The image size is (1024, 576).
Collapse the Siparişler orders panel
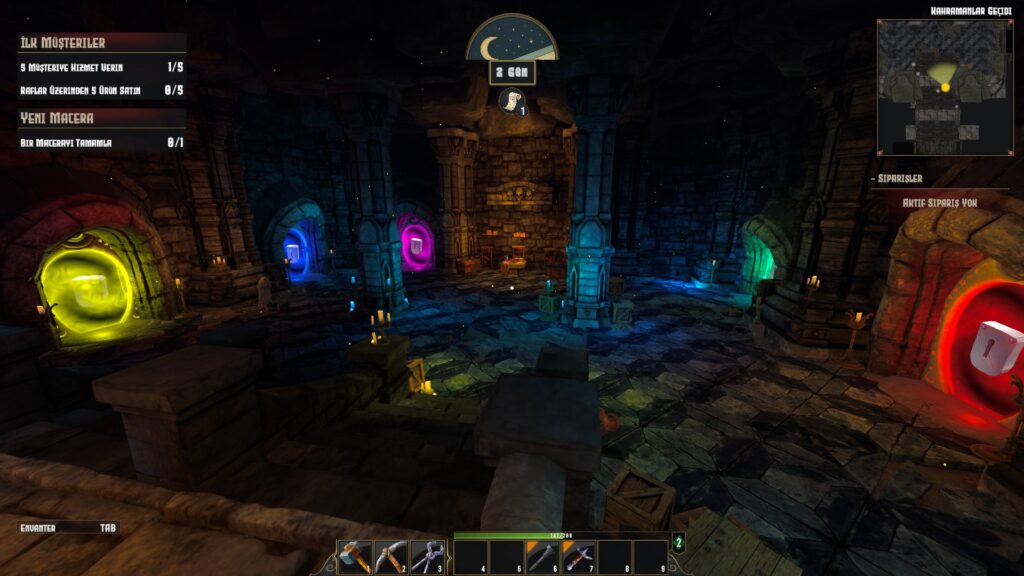coord(897,179)
